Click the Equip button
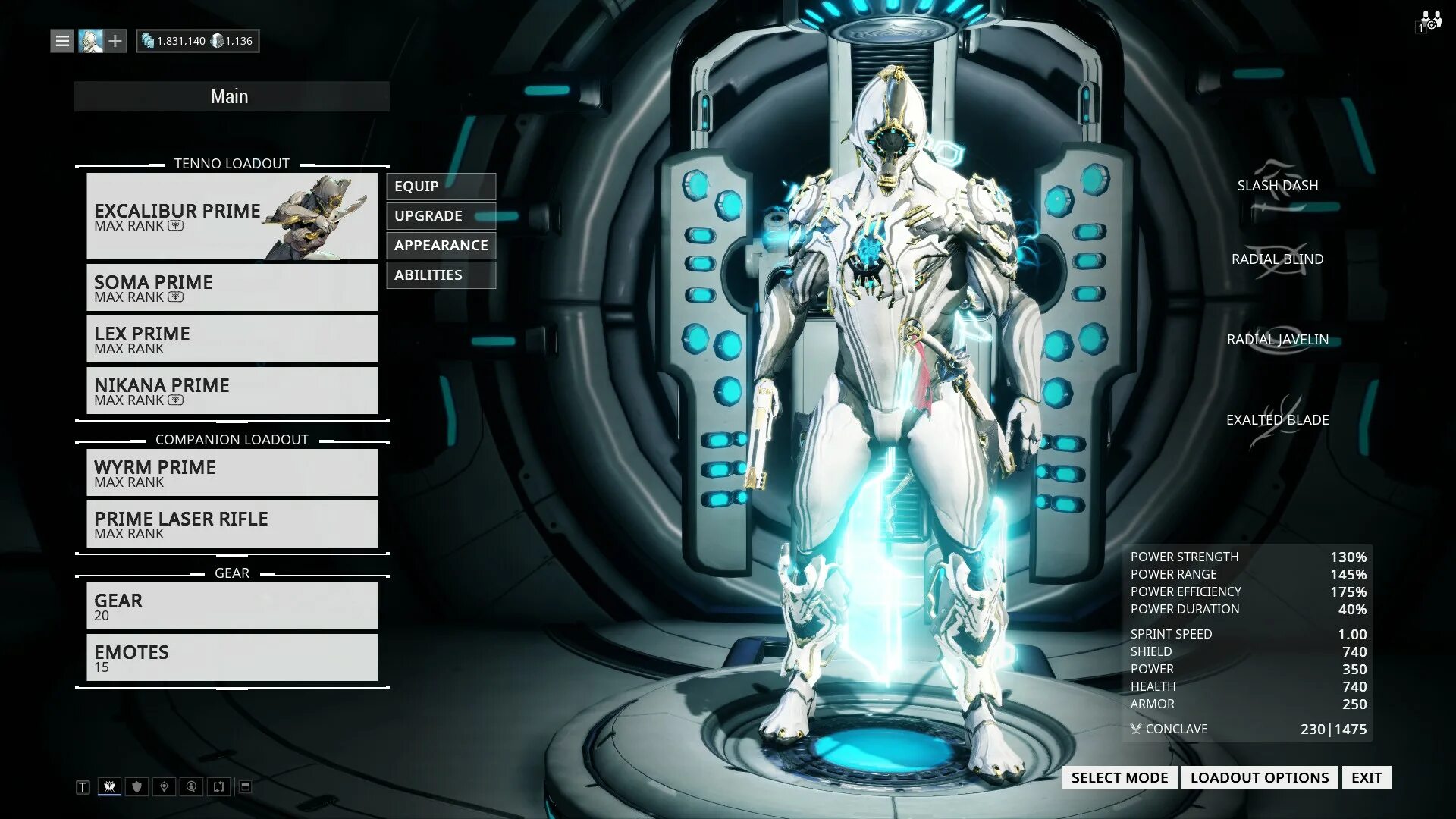The image size is (1456, 819). [441, 187]
